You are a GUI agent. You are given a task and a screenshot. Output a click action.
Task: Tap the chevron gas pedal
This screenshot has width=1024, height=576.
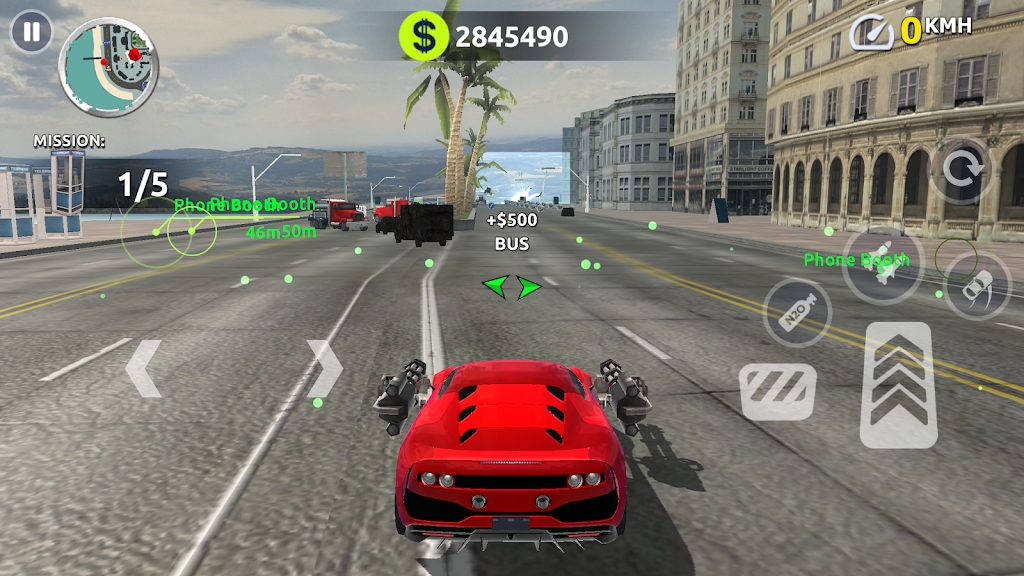898,385
